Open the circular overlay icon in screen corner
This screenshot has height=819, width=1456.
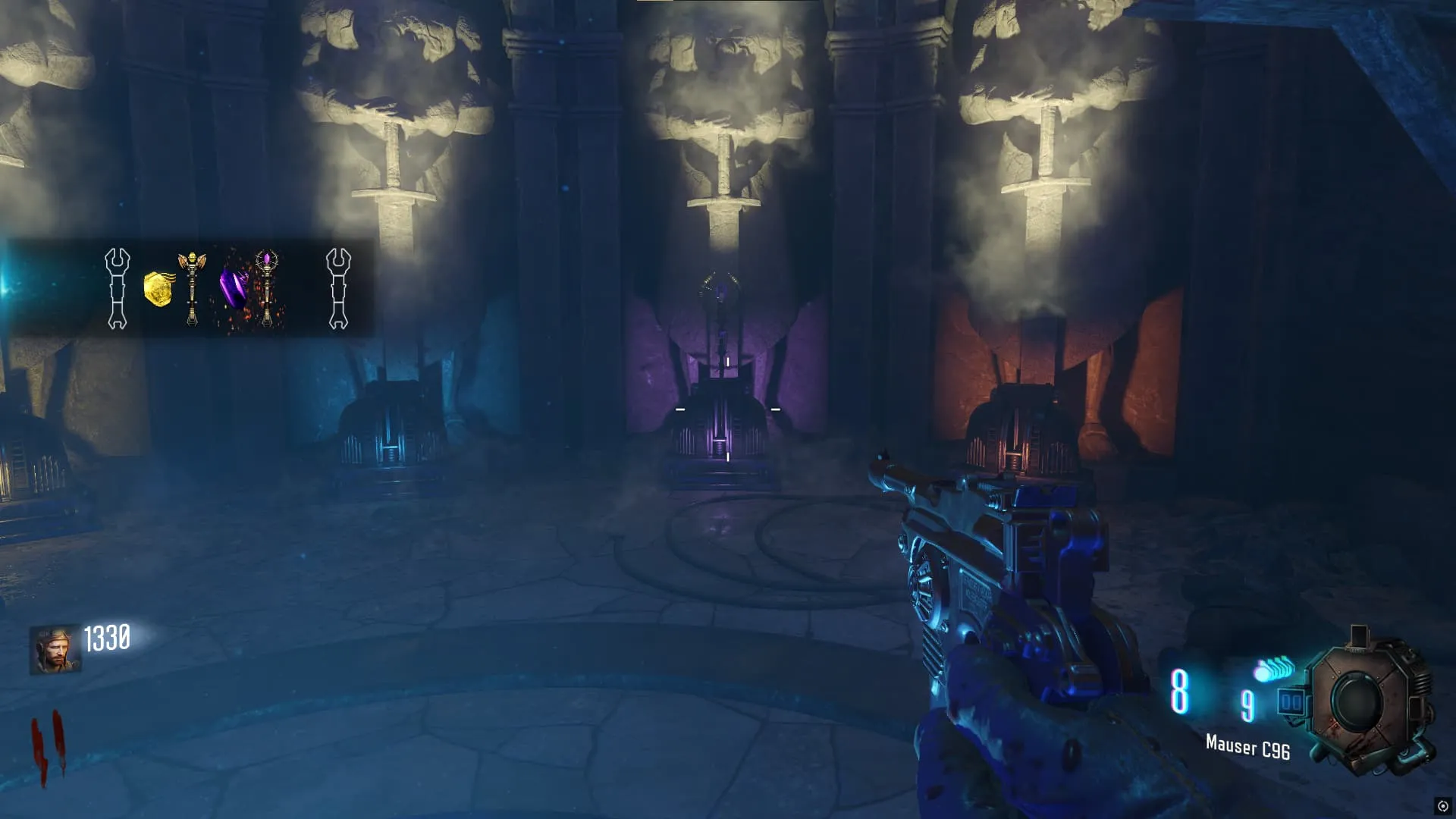click(1442, 806)
